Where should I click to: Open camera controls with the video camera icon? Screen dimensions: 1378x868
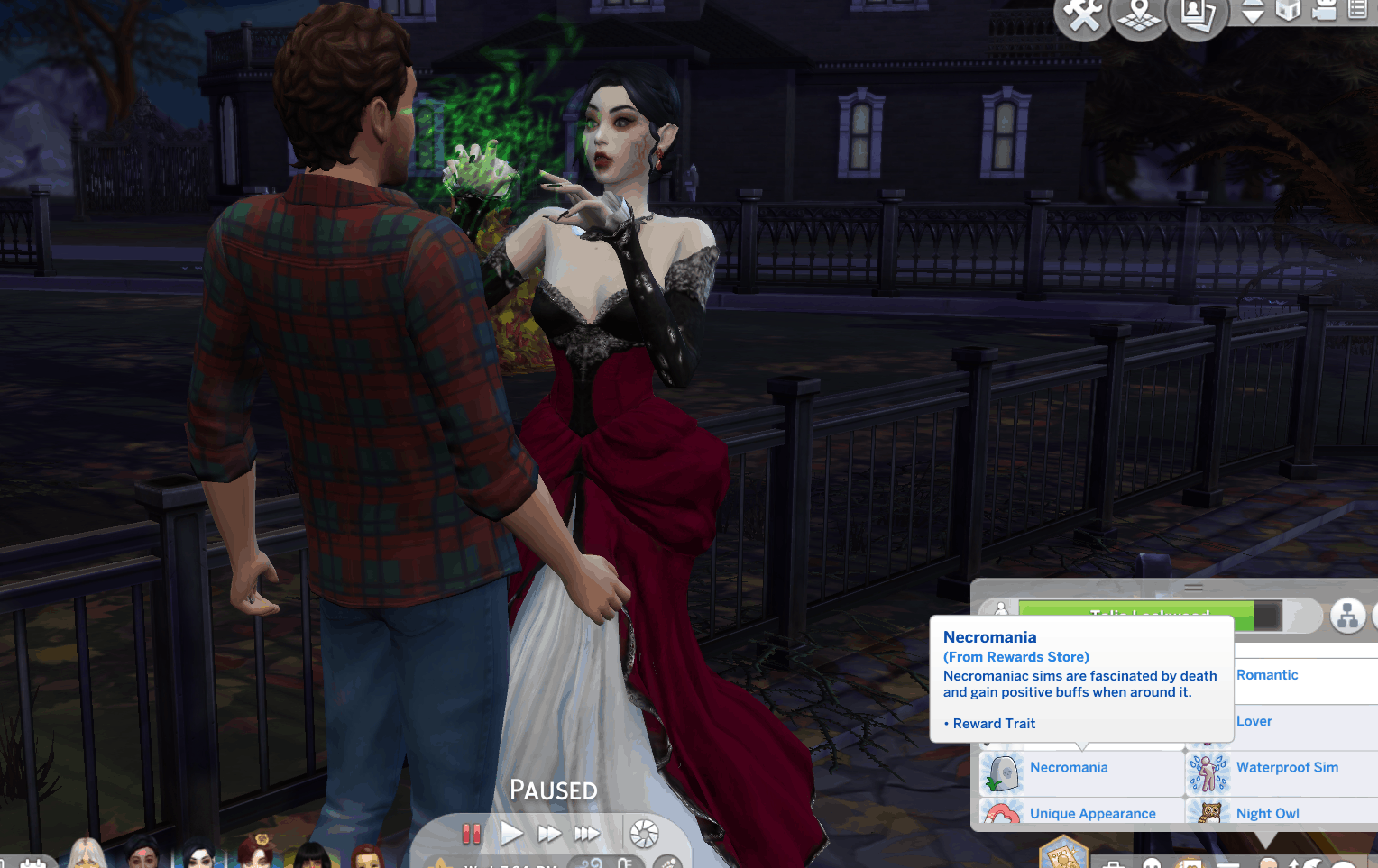point(1324,11)
